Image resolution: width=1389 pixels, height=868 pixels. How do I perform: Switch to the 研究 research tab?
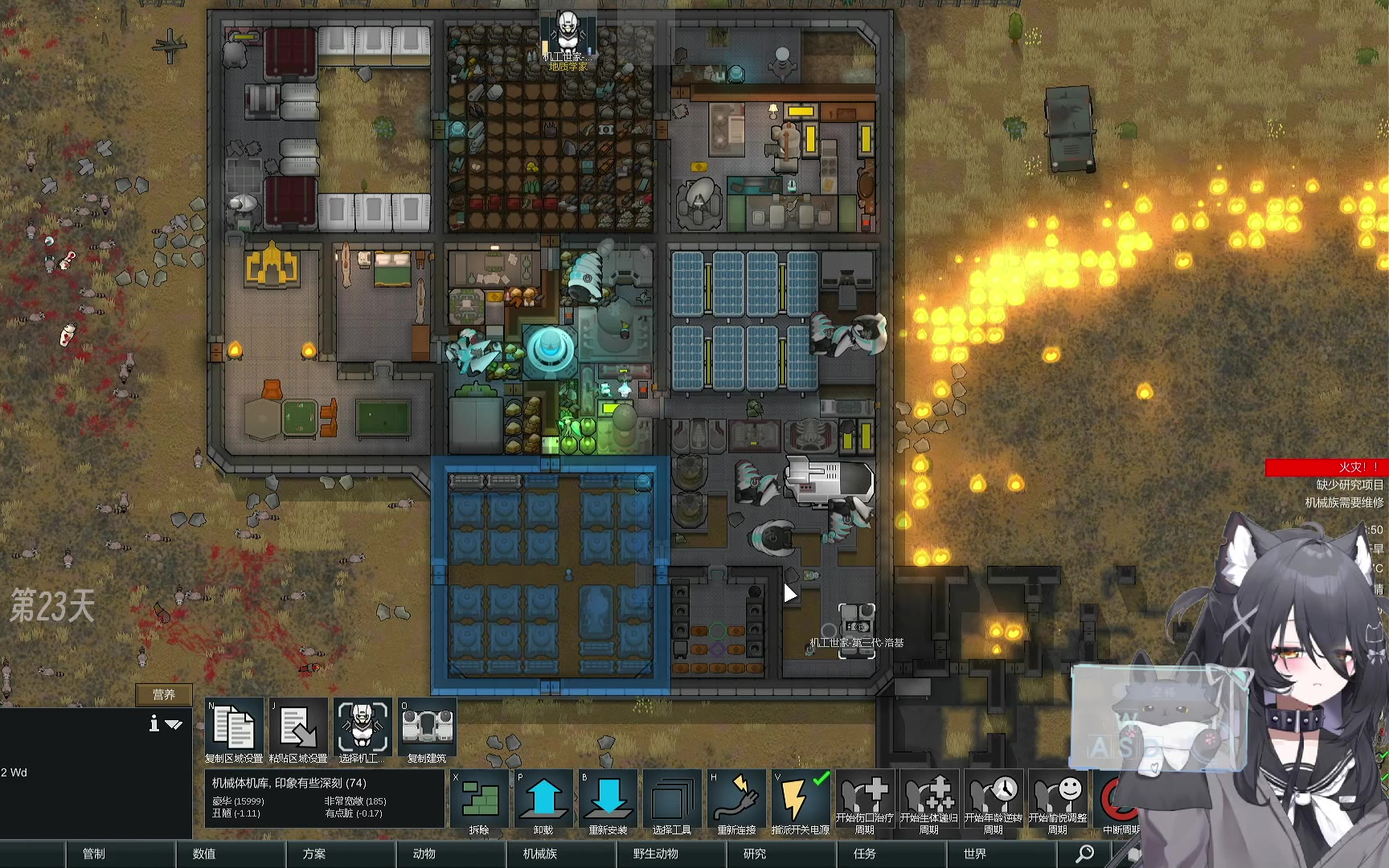tap(755, 854)
